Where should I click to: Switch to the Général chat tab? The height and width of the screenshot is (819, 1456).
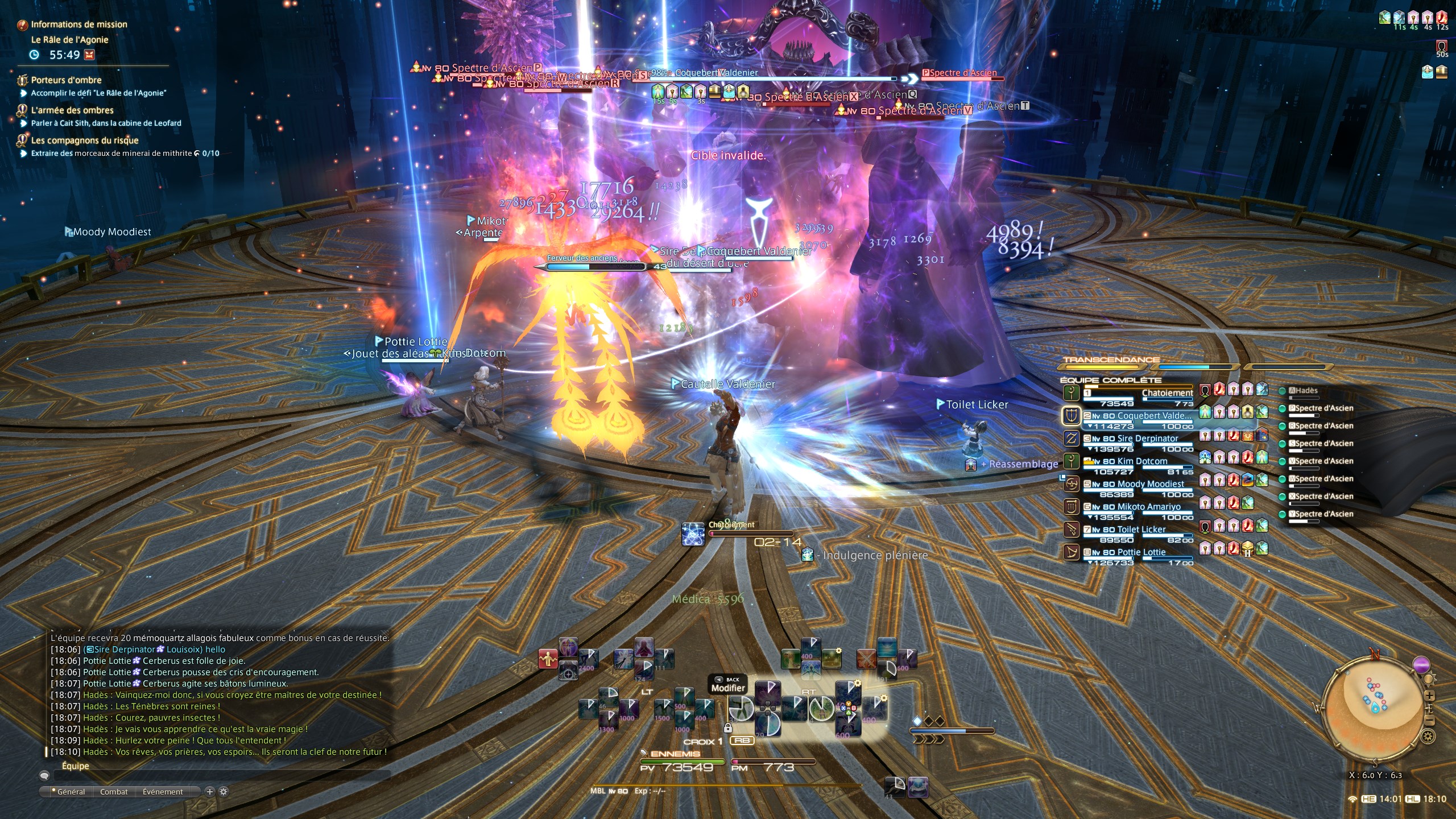pos(71,792)
